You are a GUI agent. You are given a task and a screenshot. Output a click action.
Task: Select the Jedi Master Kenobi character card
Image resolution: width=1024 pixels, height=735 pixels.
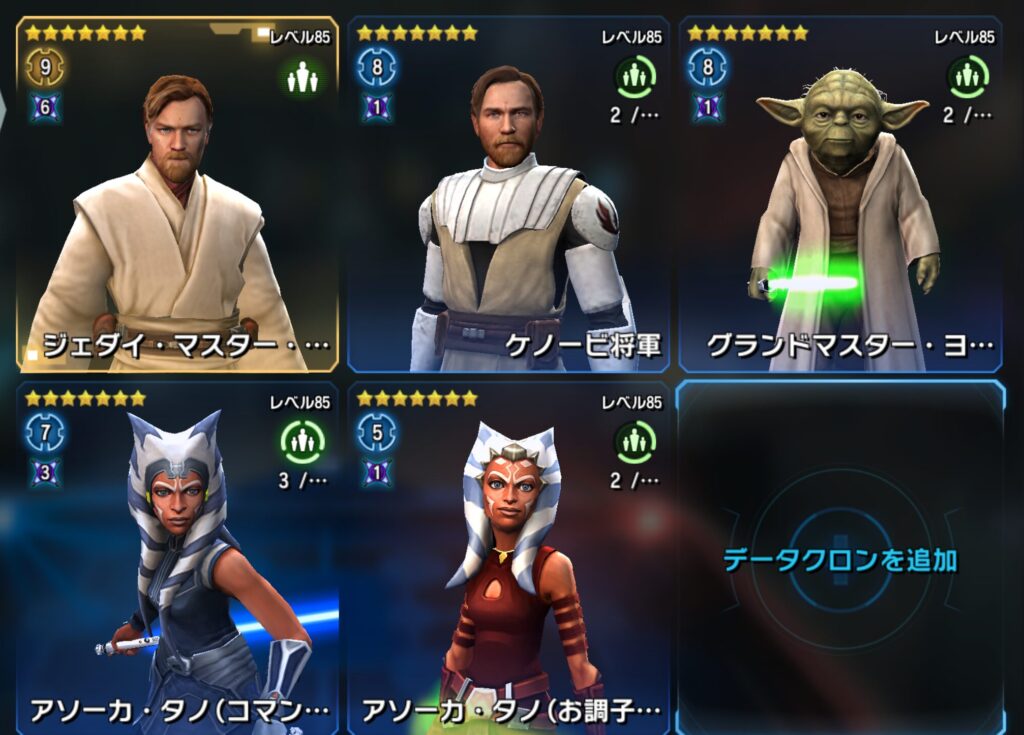(x=177, y=195)
